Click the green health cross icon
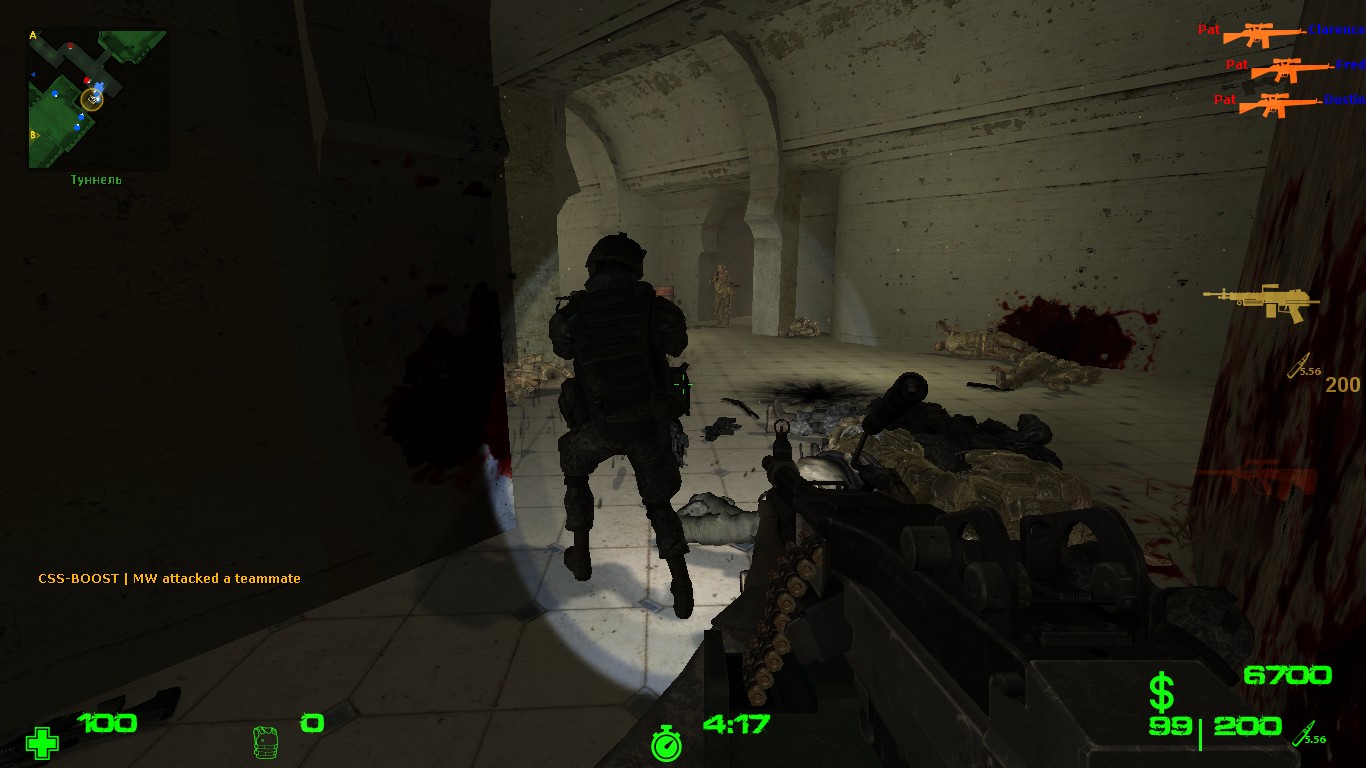The image size is (1366, 768). tap(42, 743)
